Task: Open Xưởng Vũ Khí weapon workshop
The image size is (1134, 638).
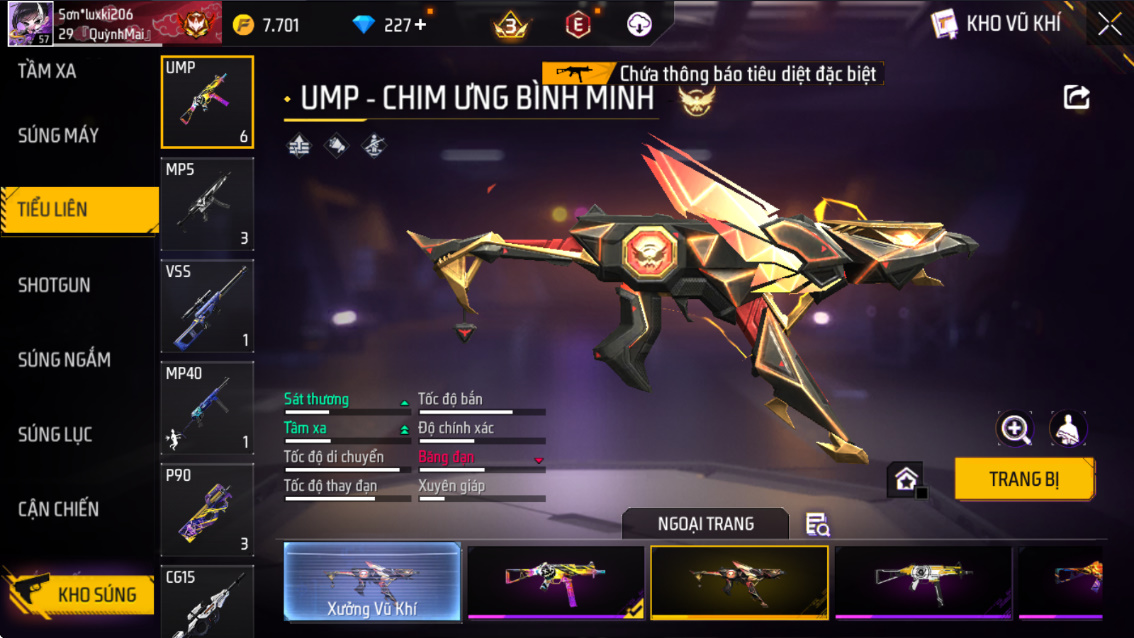Action: [372, 581]
